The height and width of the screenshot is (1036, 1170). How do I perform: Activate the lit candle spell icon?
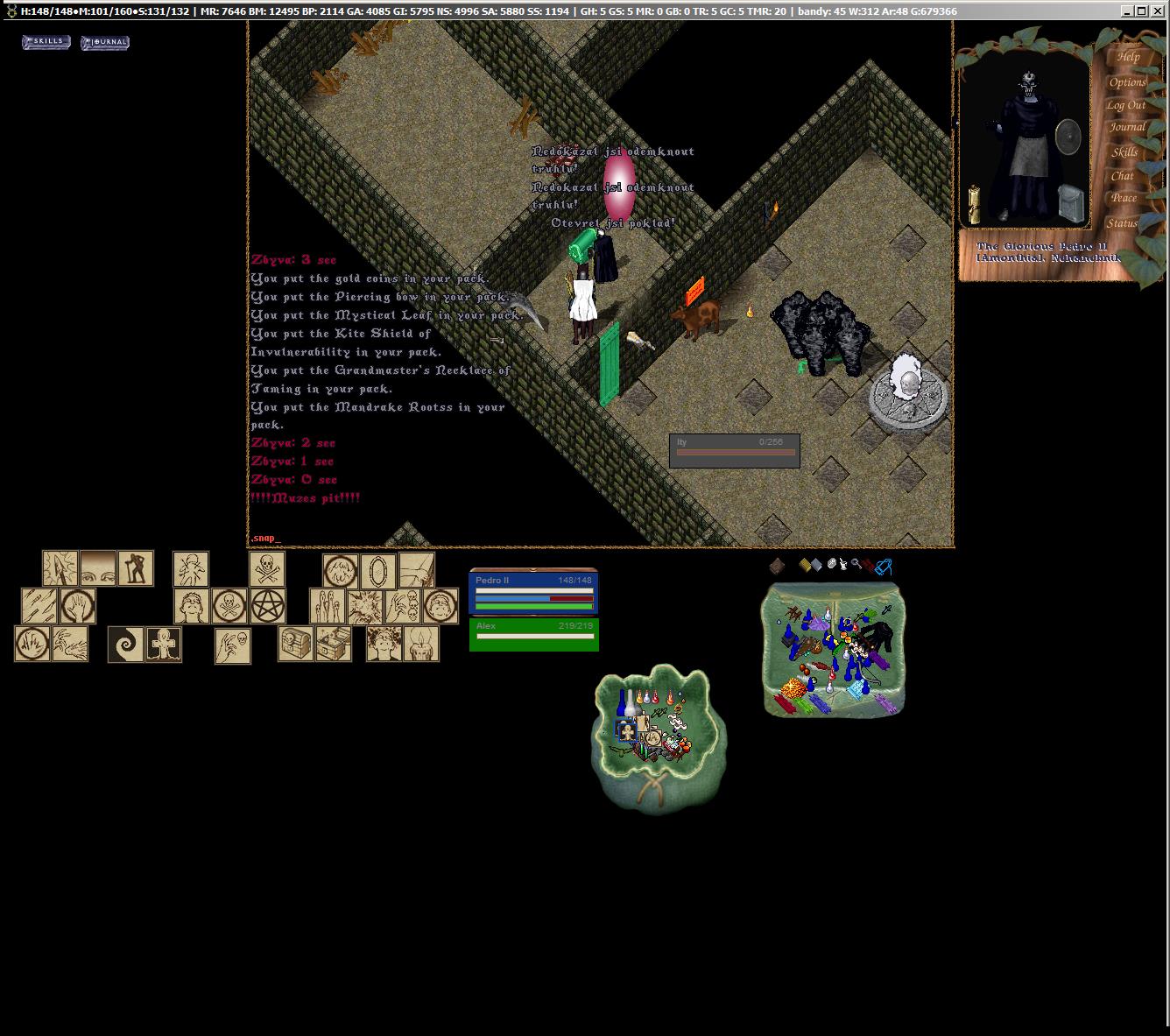(x=421, y=644)
